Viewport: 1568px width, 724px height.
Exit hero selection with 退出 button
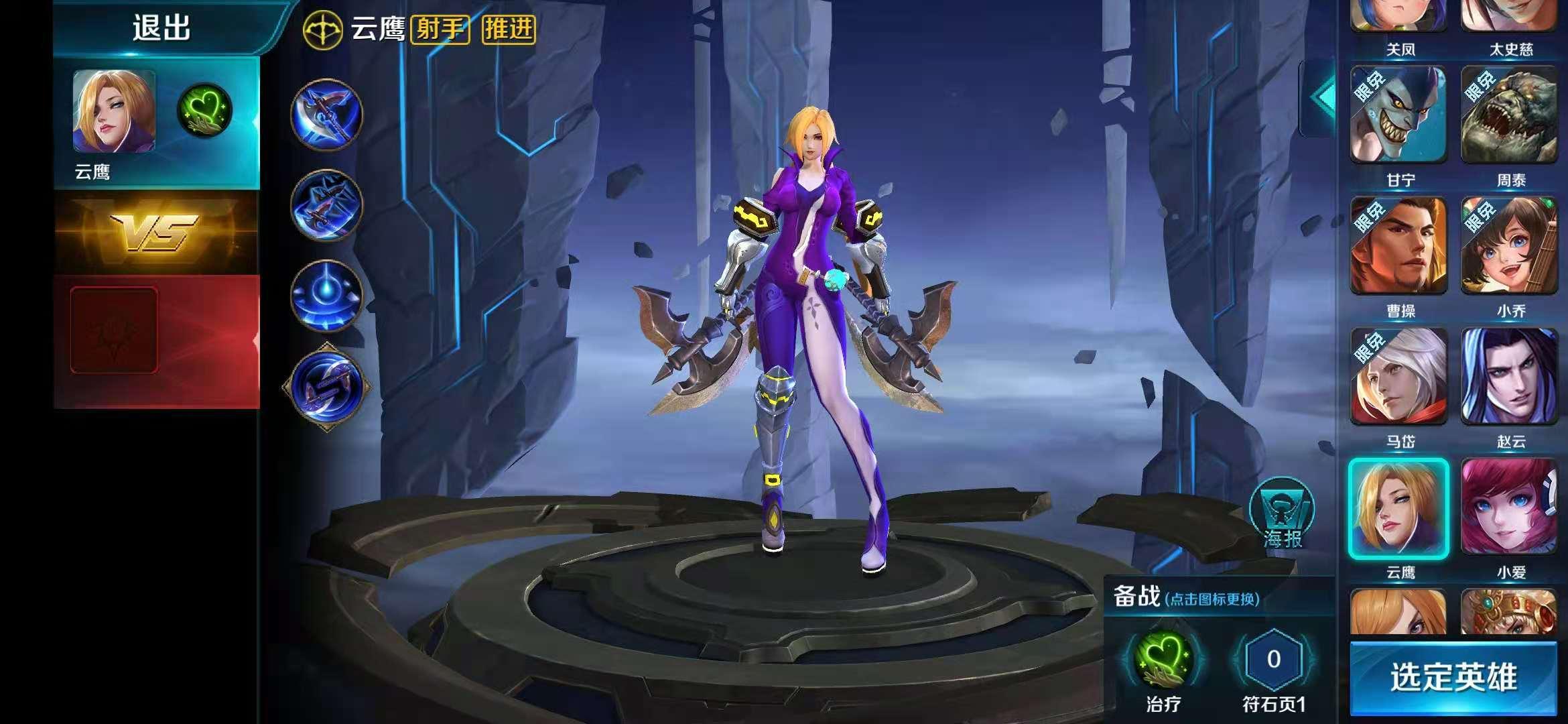click(161, 28)
